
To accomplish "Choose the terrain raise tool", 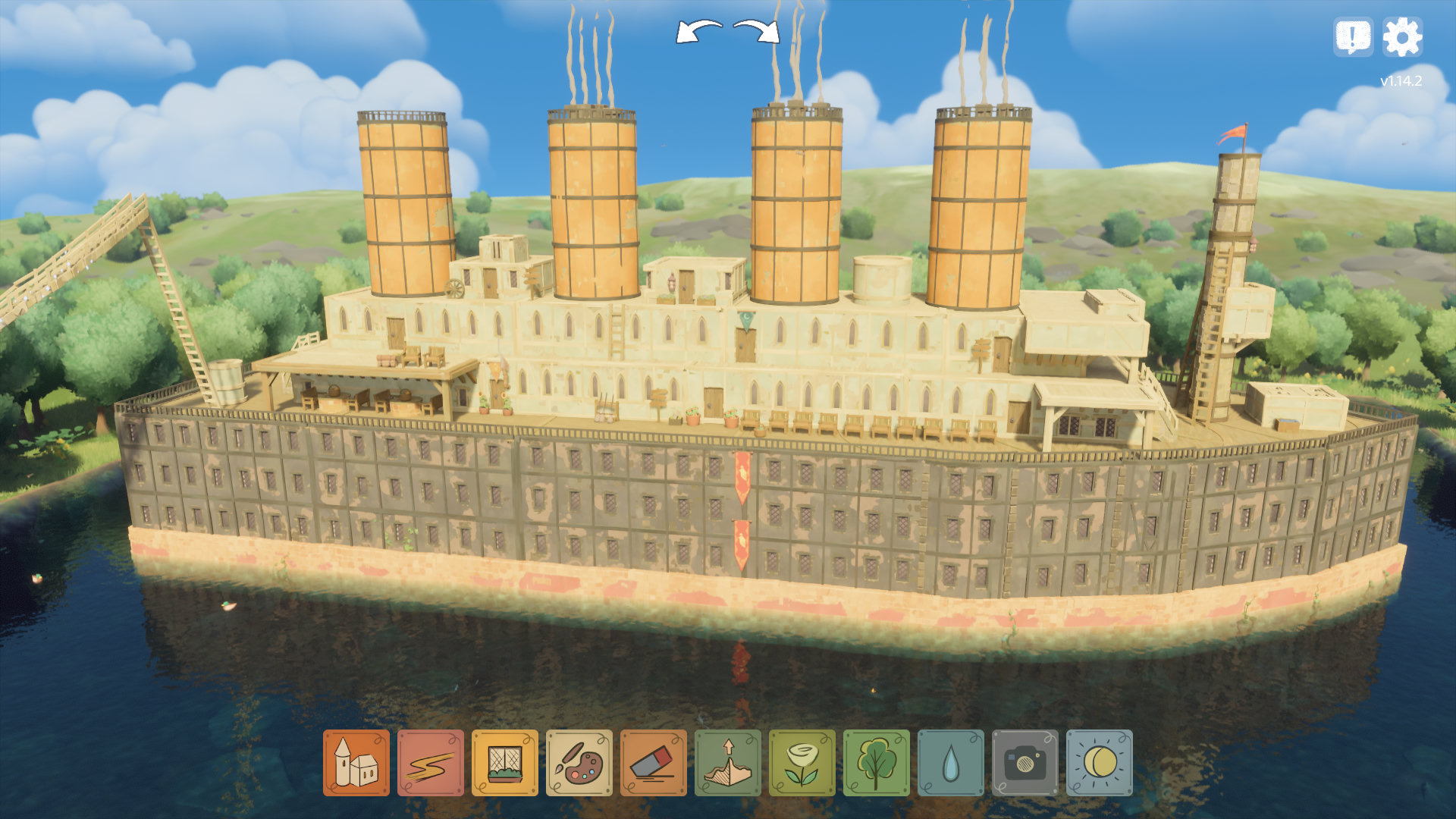I will 728,763.
